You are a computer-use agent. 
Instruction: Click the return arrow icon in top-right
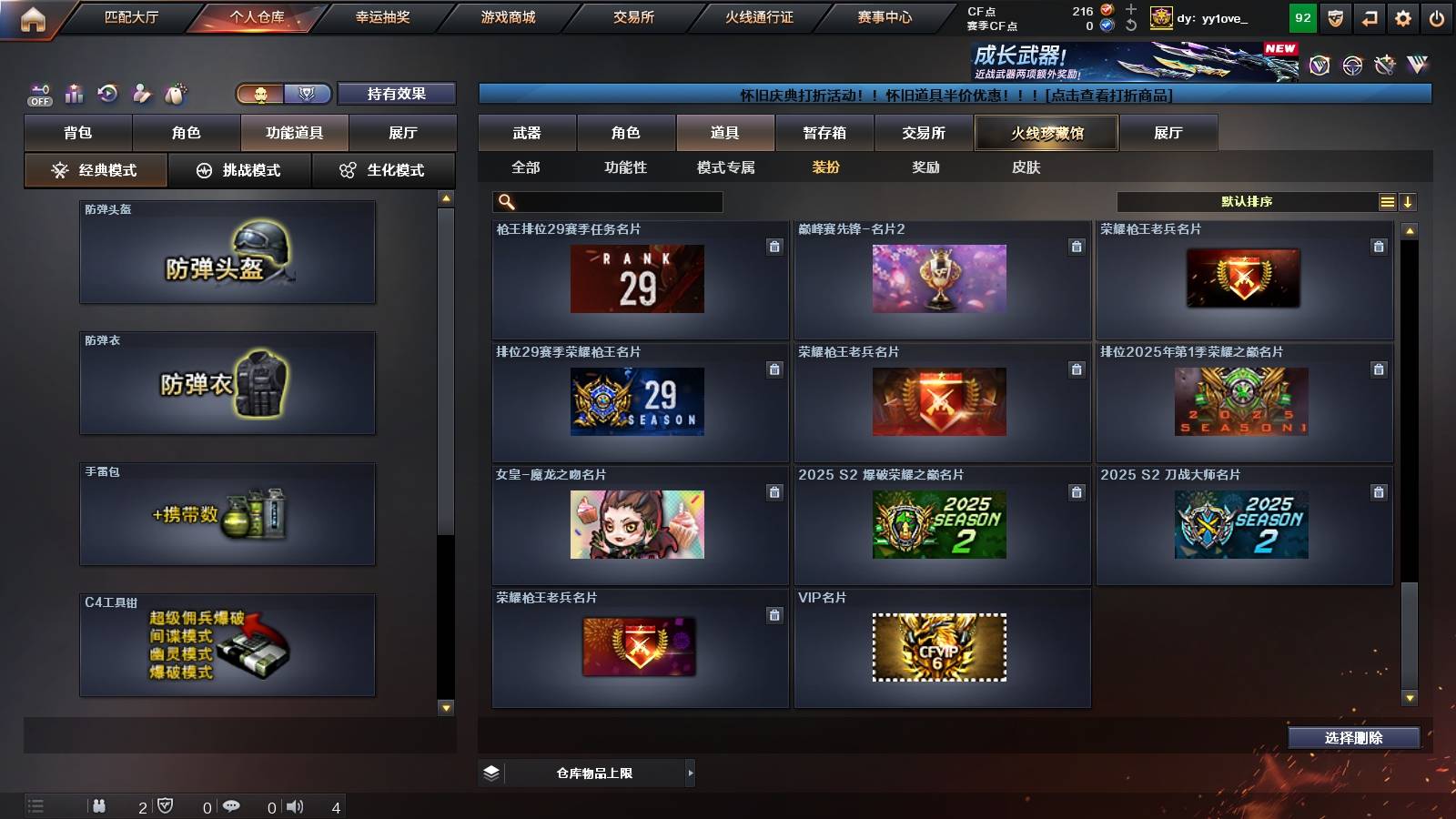coord(1368,16)
